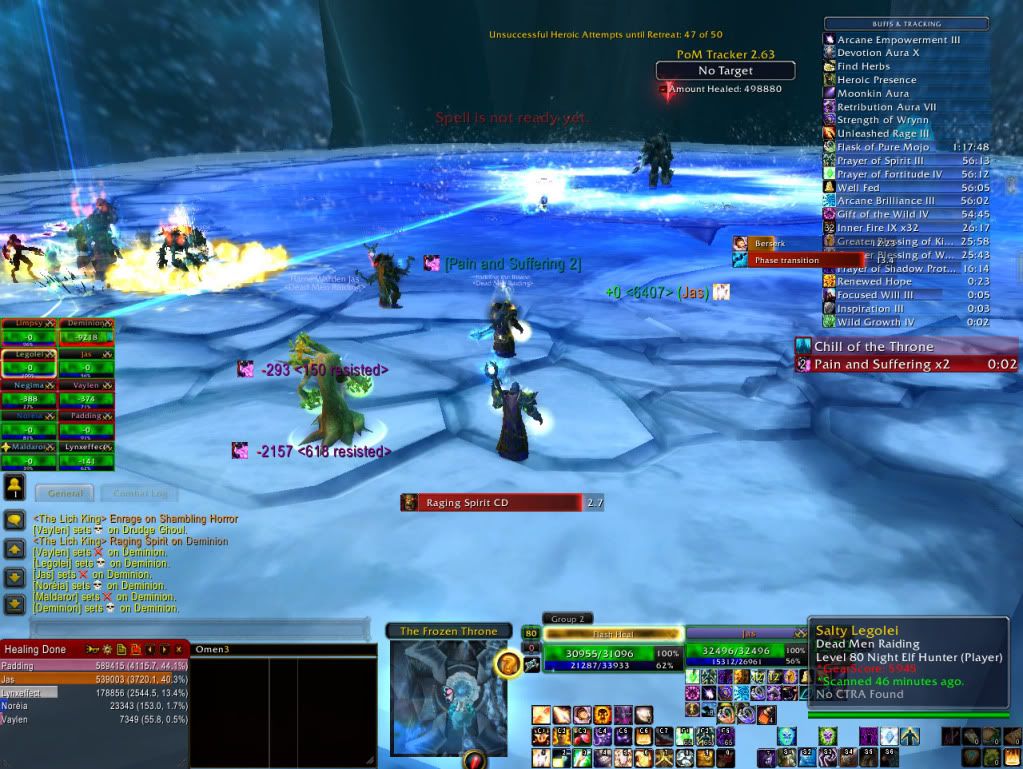The height and width of the screenshot is (769, 1023).
Task: Open the Combat Log chat tab
Action: (x=139, y=493)
